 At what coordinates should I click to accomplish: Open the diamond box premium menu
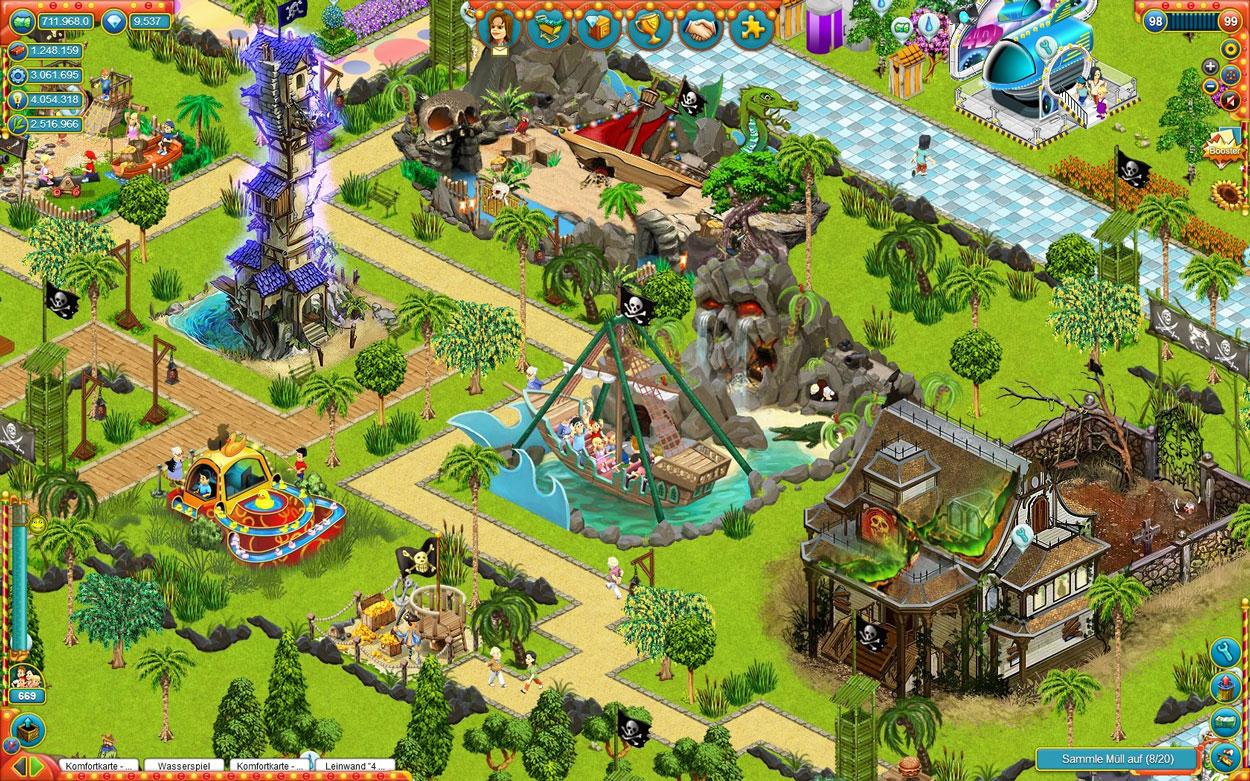point(599,28)
